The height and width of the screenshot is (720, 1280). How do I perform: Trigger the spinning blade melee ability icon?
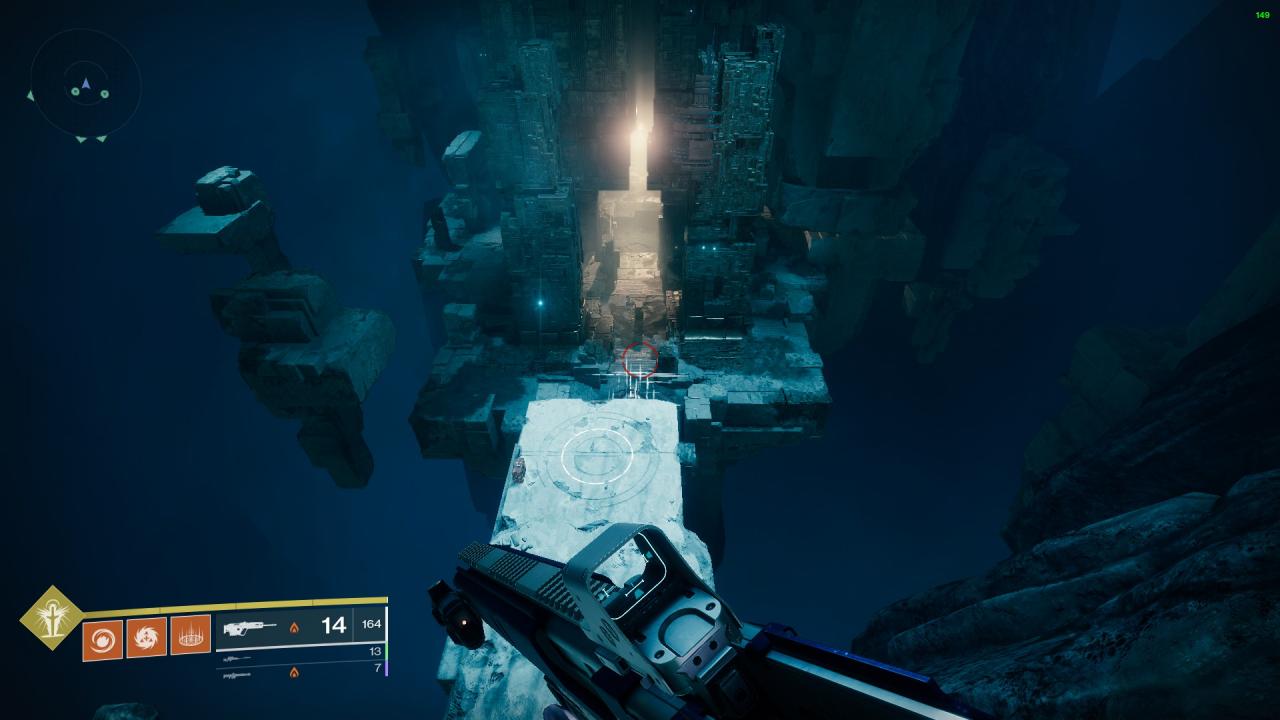point(146,638)
